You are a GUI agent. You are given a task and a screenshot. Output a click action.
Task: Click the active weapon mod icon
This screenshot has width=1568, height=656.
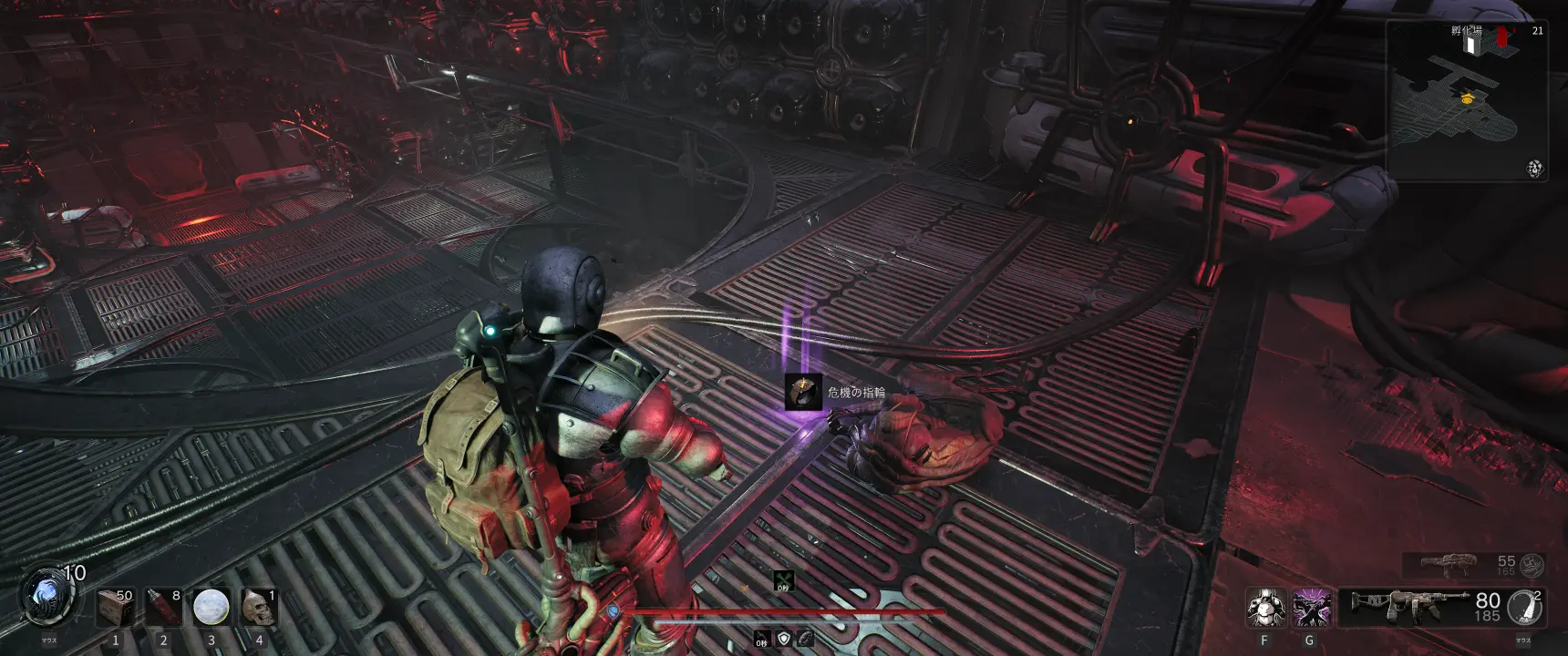point(1524,607)
